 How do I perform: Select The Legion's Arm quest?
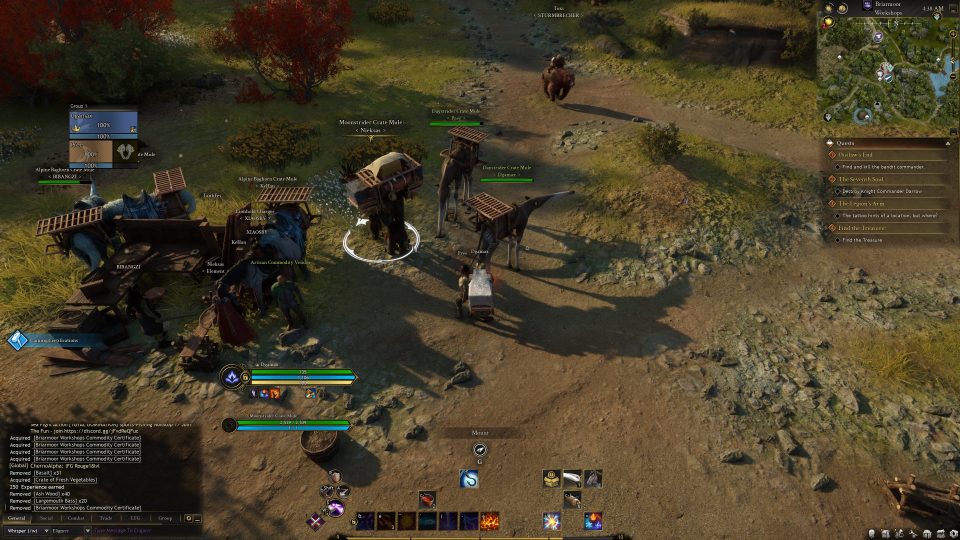[x=856, y=203]
